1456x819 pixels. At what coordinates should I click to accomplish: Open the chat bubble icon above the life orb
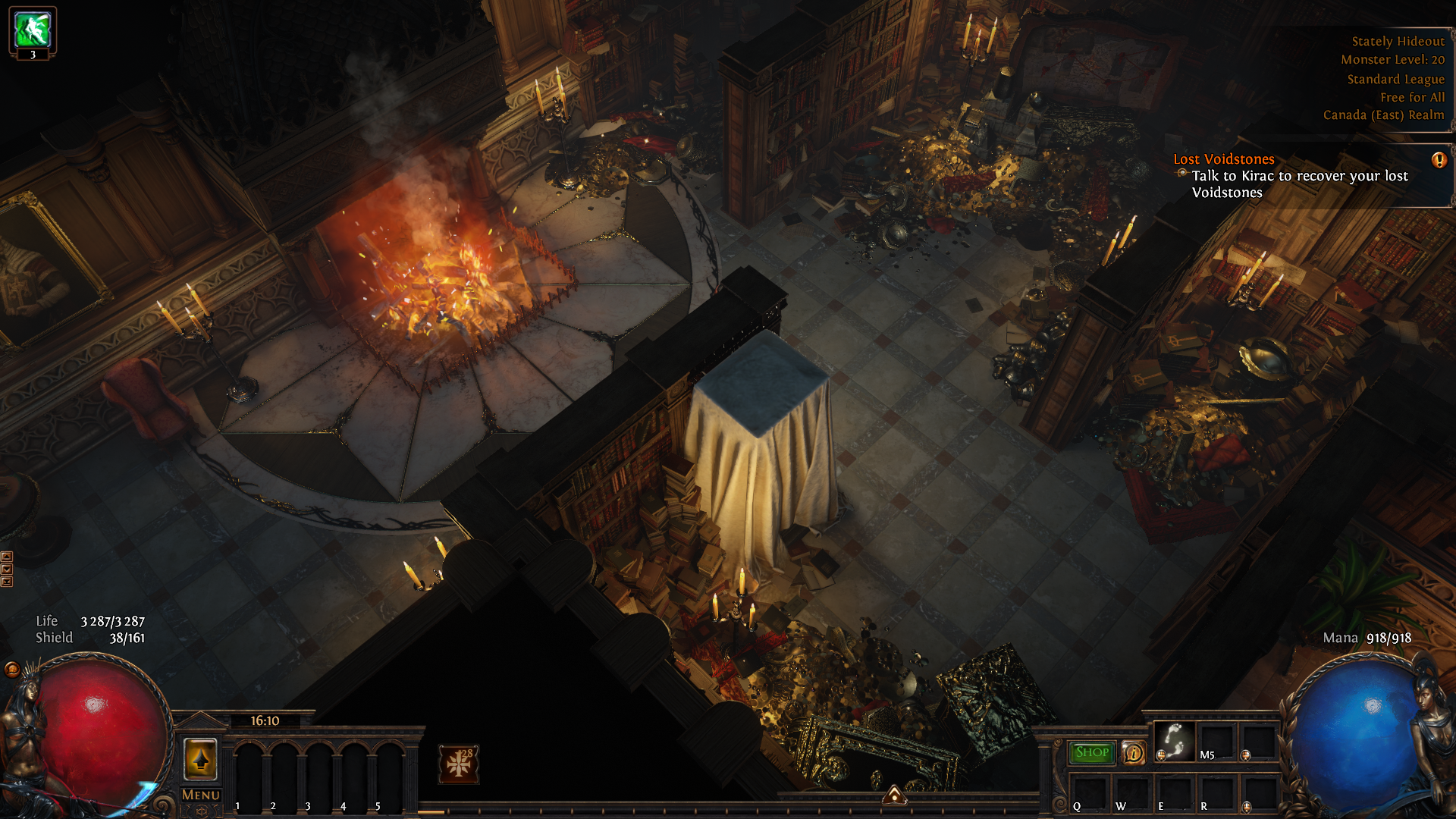12,669
